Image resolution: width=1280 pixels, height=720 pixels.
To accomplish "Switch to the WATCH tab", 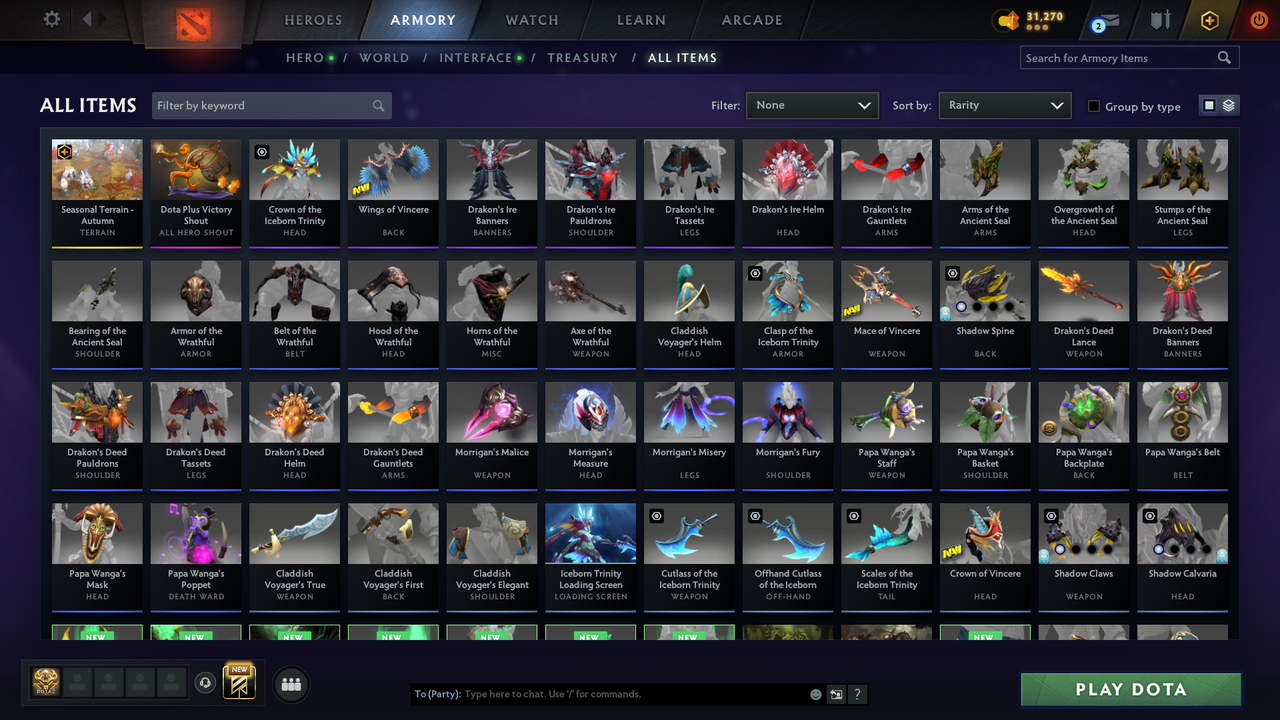I will 531,19.
